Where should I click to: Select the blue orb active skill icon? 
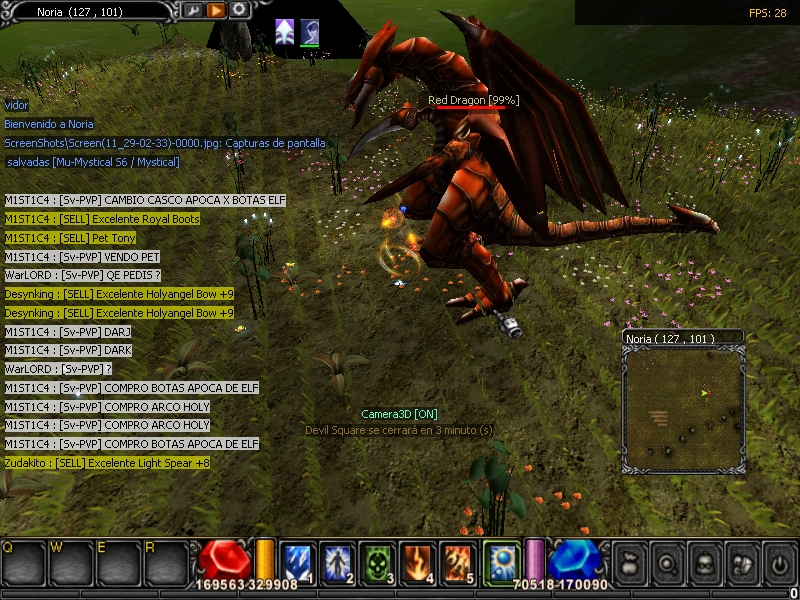click(x=500, y=562)
